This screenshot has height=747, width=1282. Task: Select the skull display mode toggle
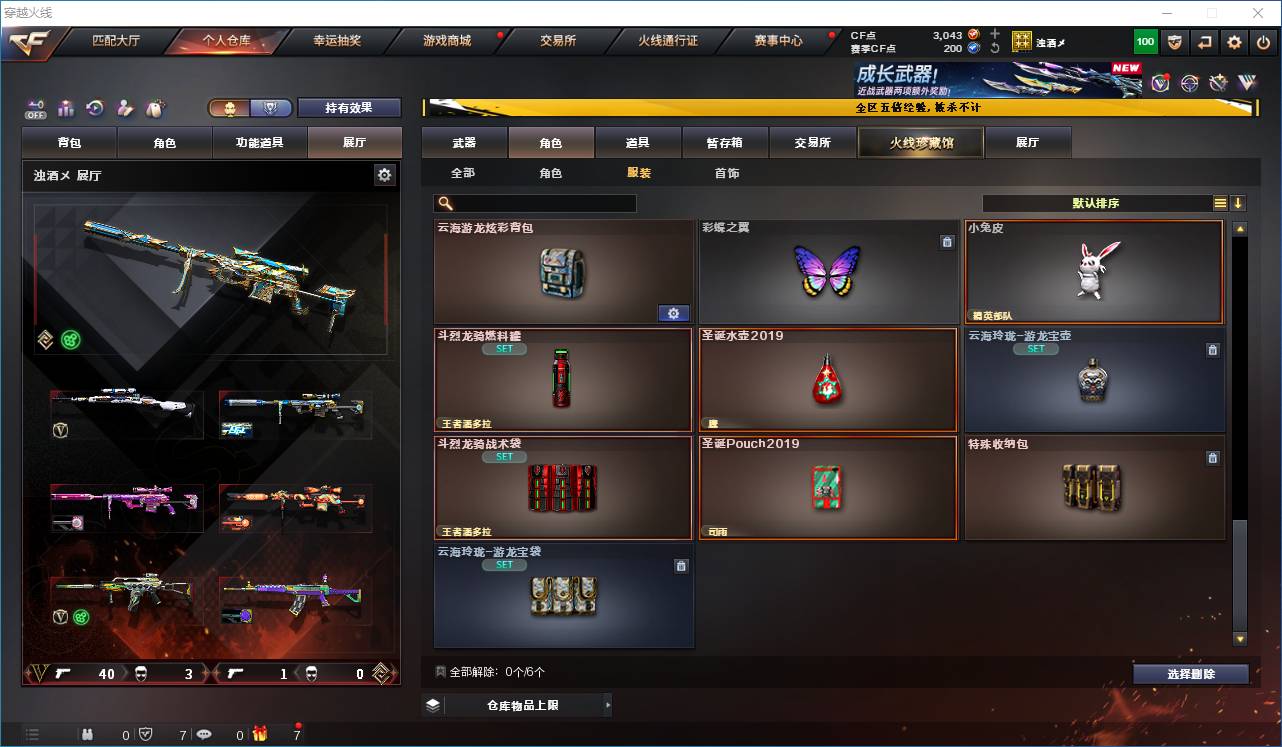pyautogui.click(x=230, y=106)
